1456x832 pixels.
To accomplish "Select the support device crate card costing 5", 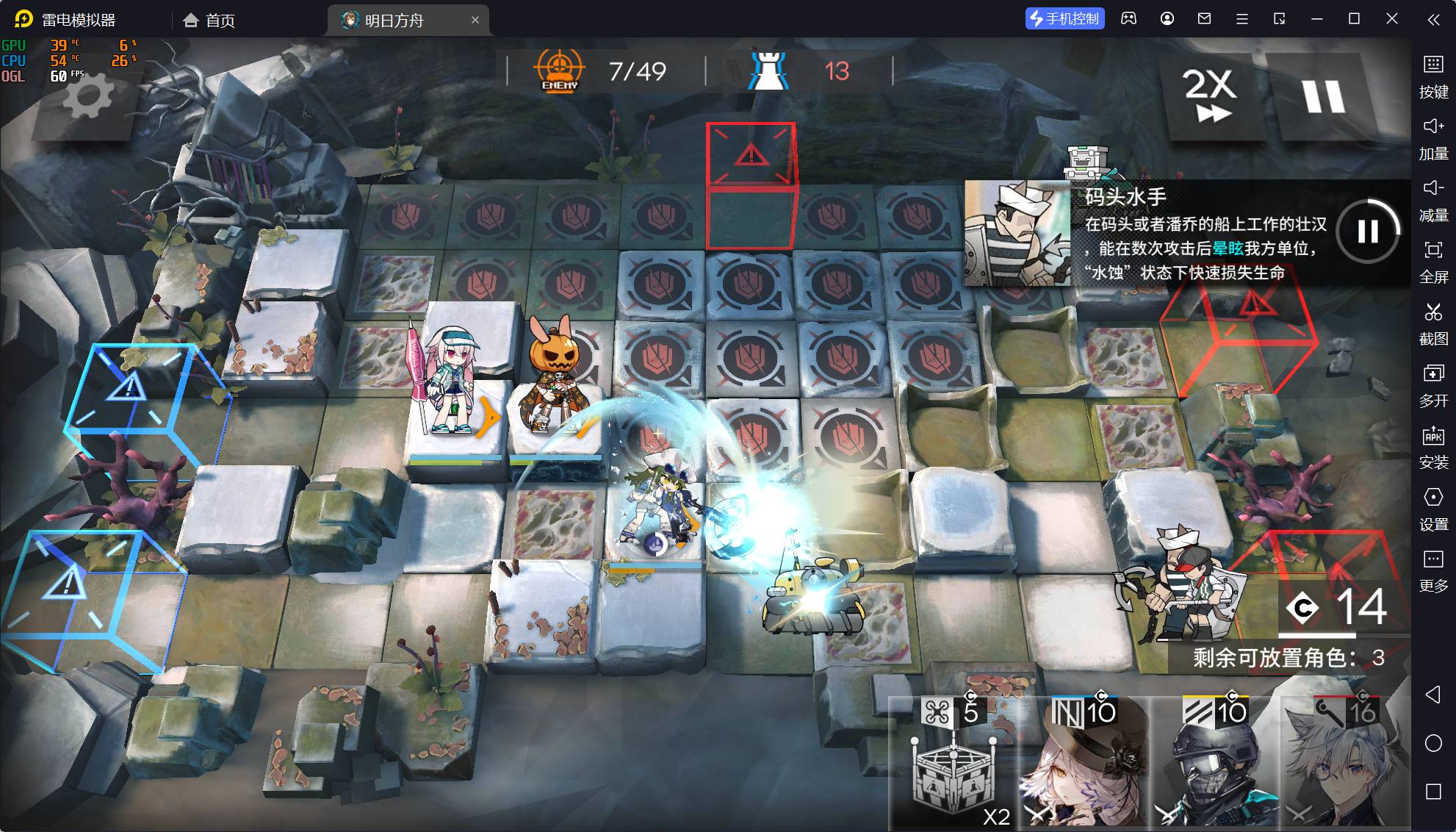I will (x=953, y=764).
